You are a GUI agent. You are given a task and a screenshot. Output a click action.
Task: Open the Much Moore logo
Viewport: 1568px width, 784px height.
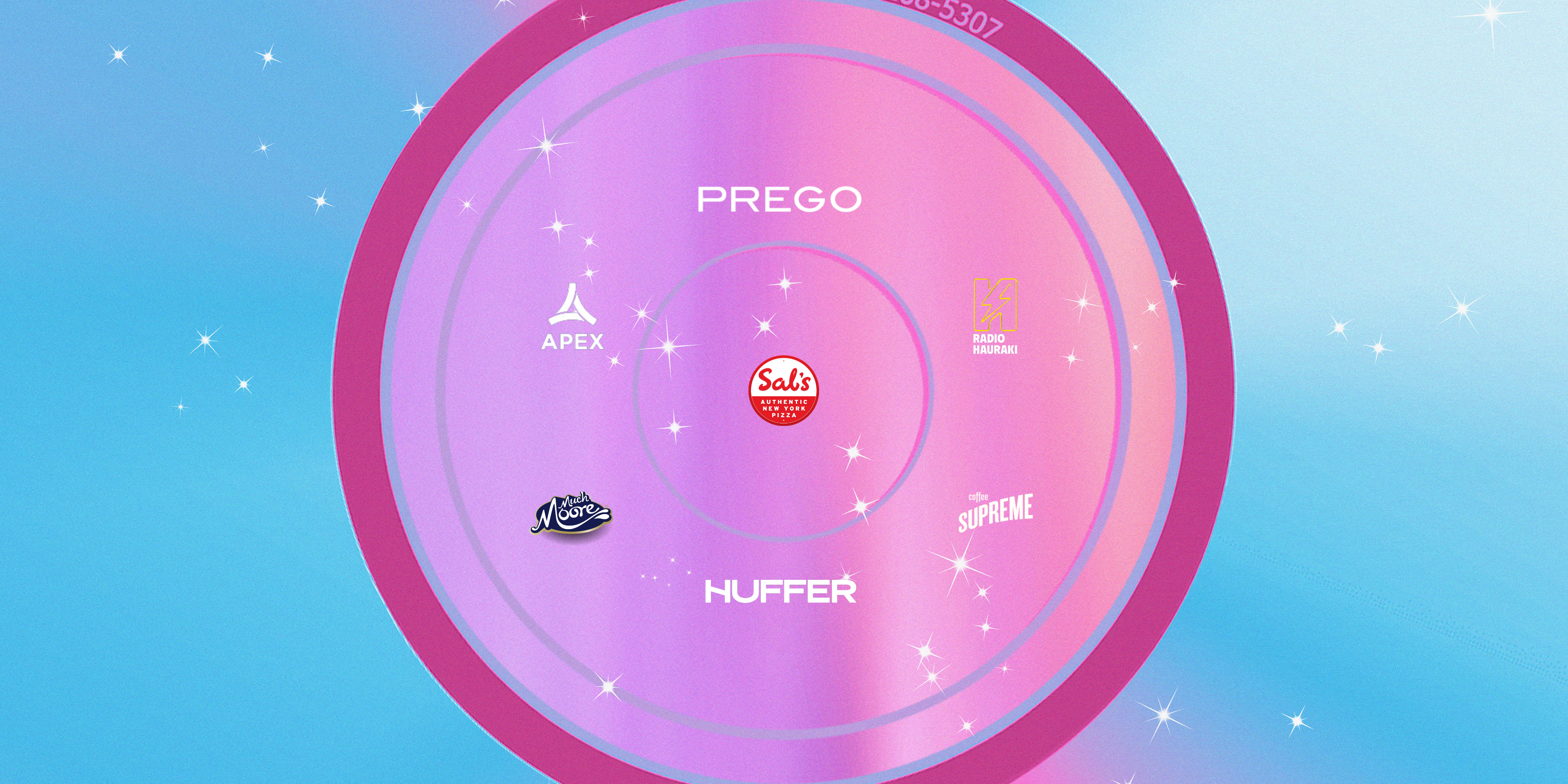(x=571, y=515)
